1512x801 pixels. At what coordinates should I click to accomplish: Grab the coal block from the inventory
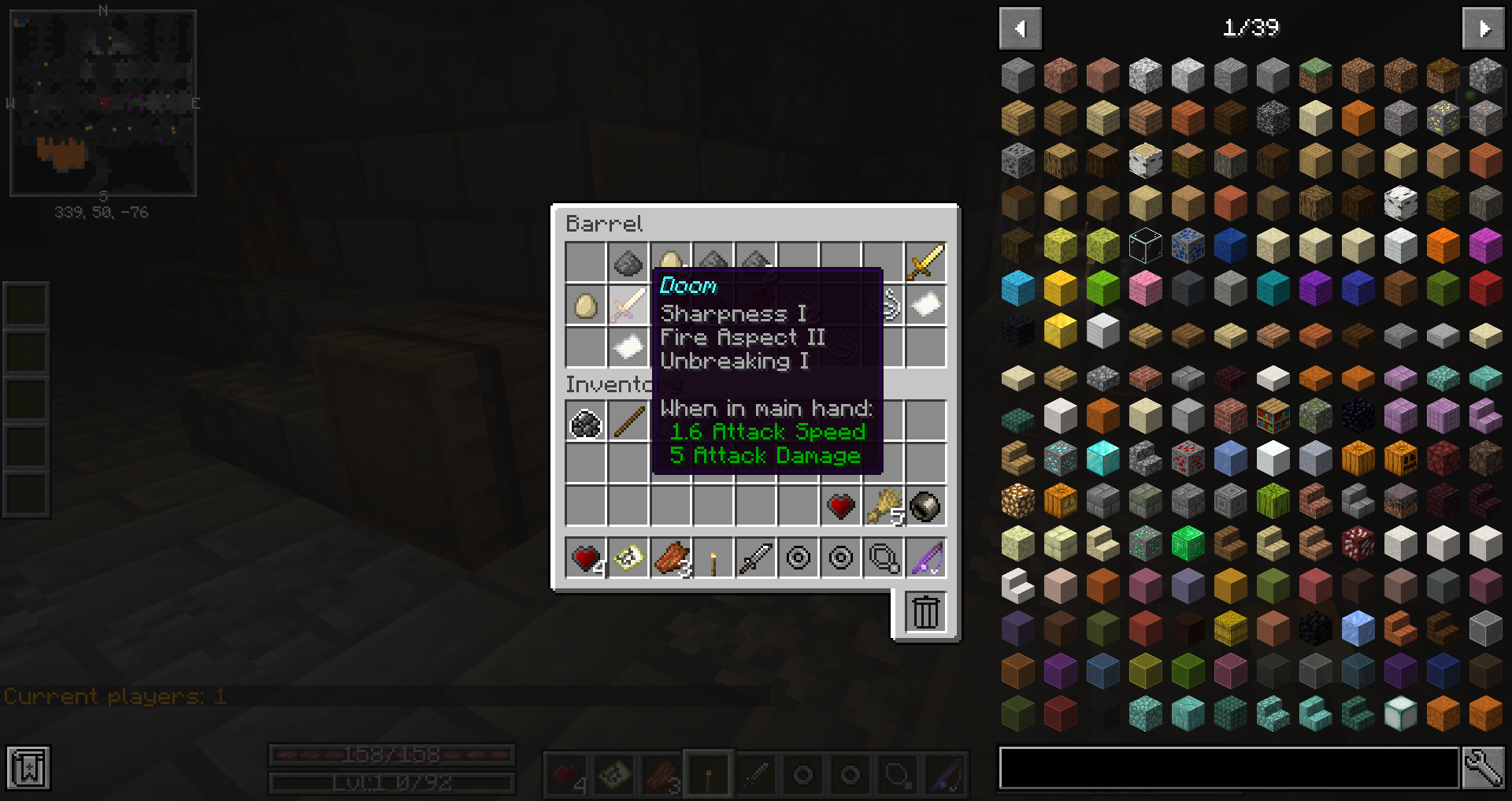[585, 423]
